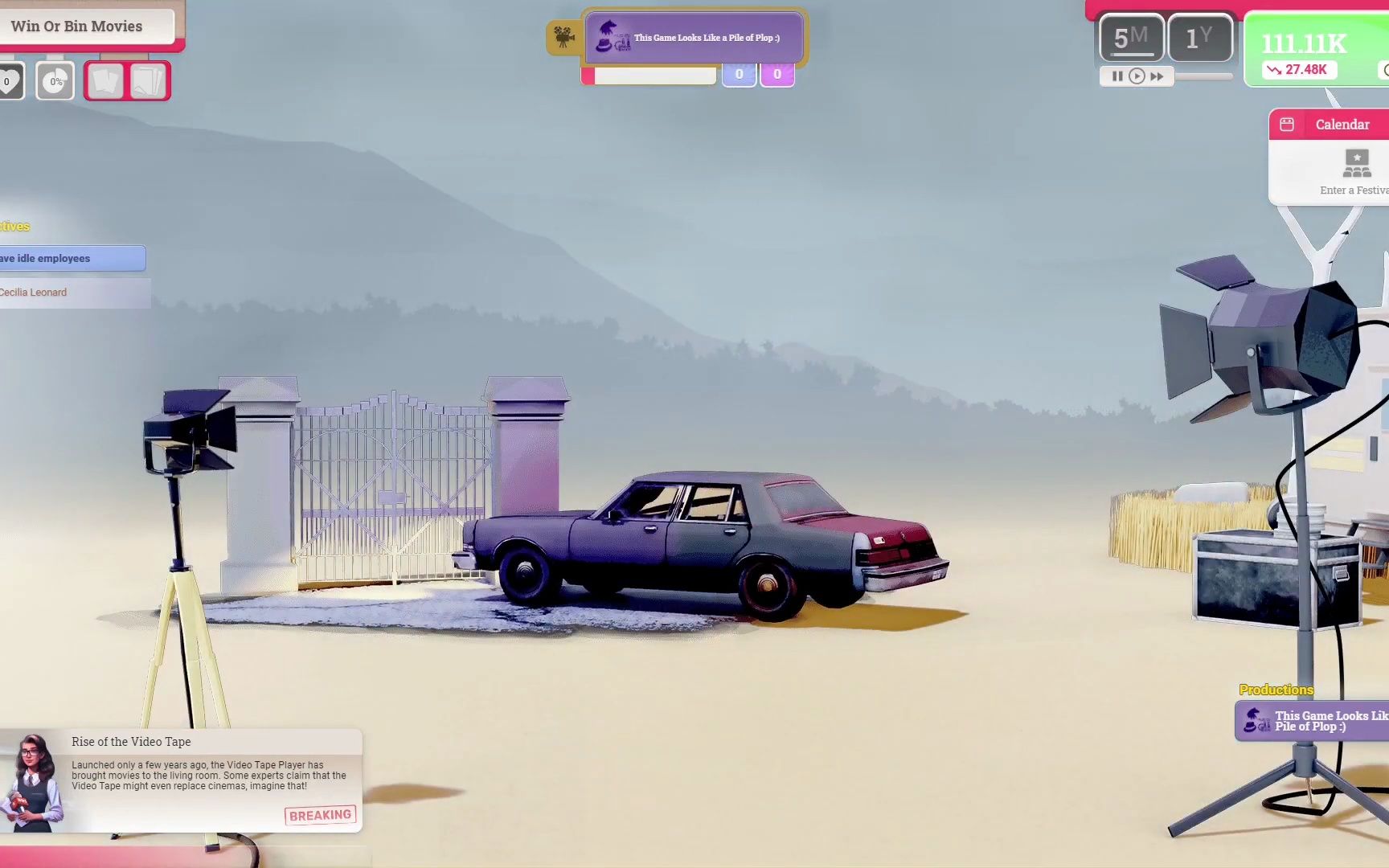Screen dimensions: 1389x868
Task: Open the Win Or Bin Movies studio panel
Action: tap(87, 27)
